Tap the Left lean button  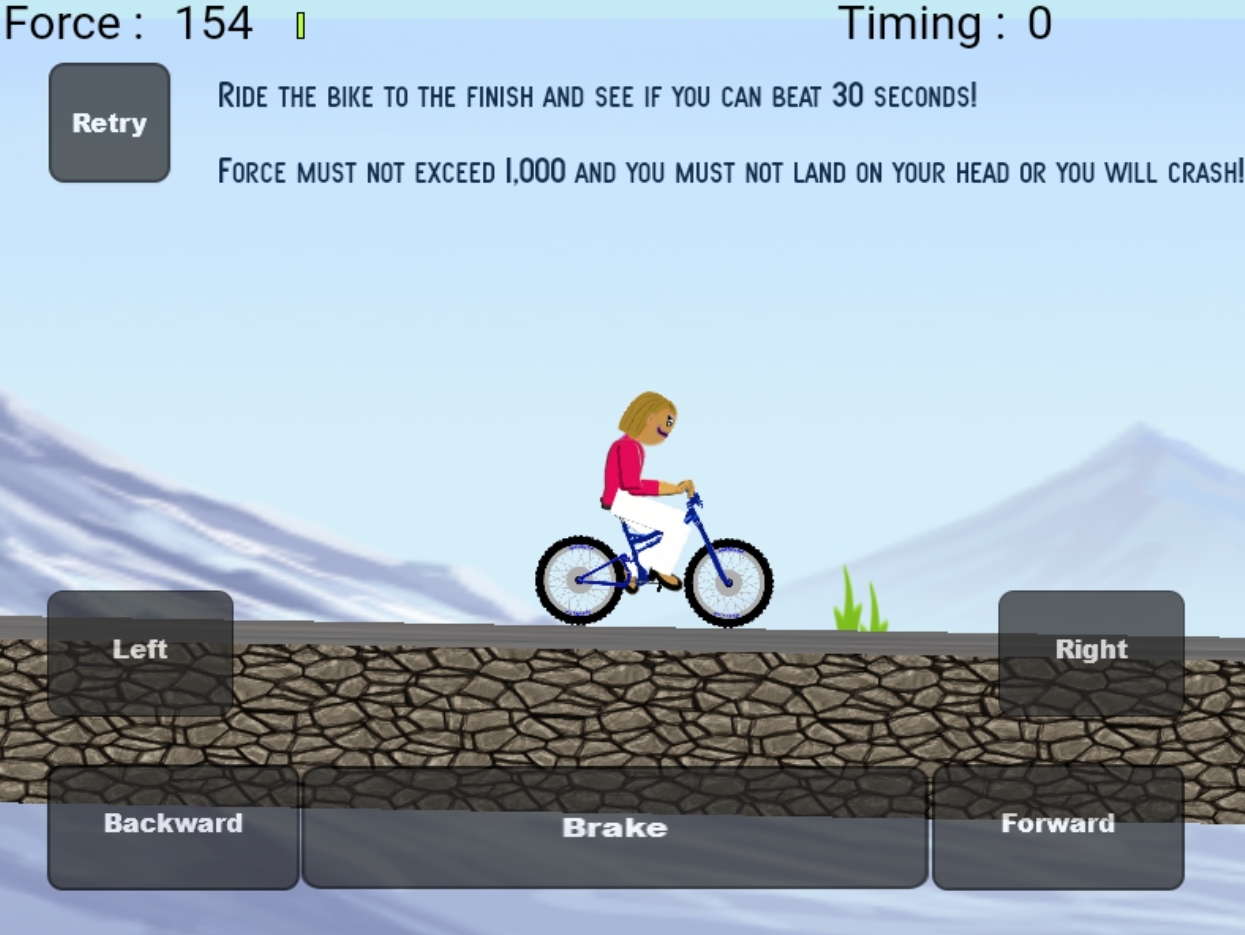140,652
